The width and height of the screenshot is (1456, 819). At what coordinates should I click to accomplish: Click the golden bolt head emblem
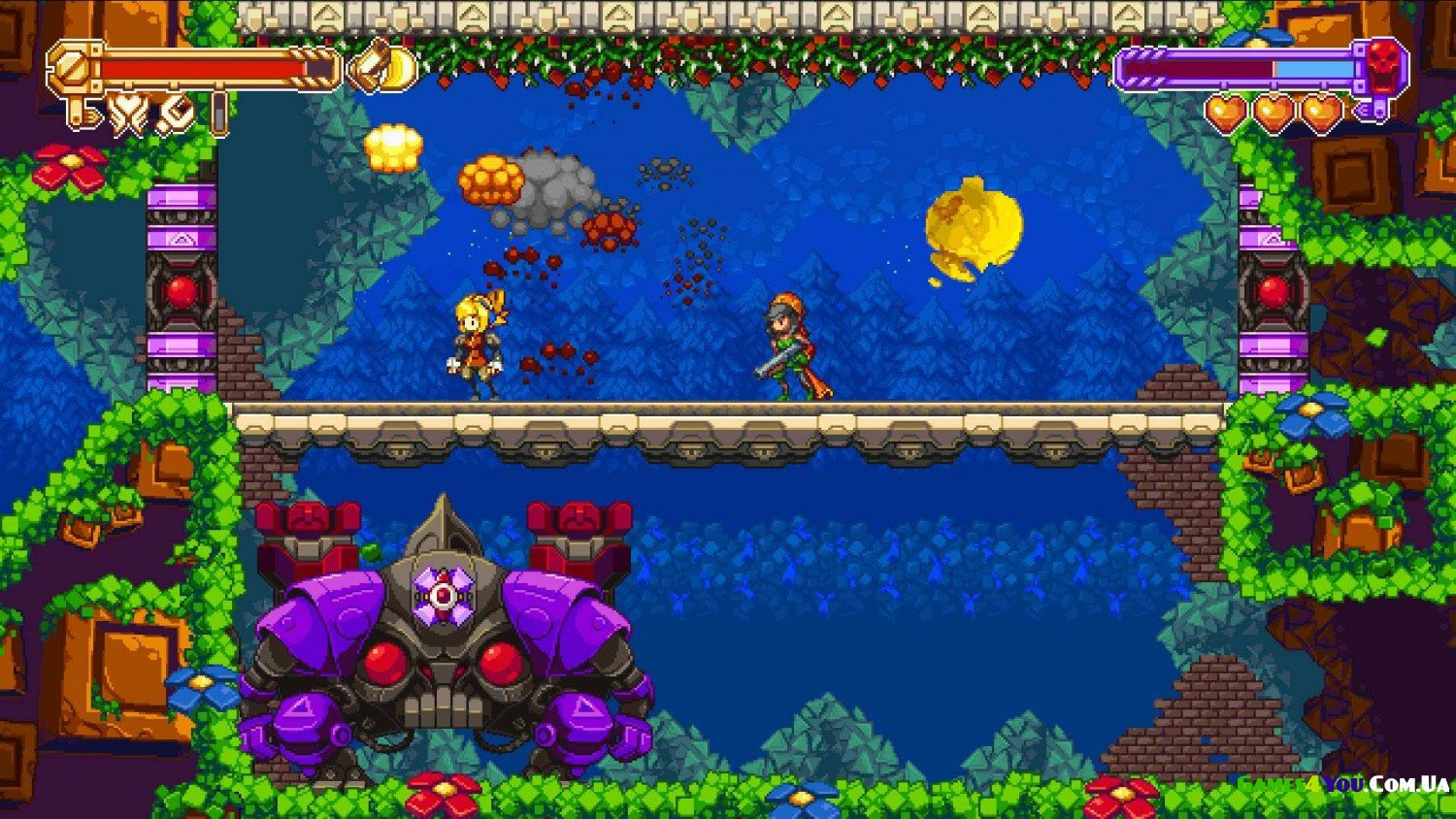(74, 67)
